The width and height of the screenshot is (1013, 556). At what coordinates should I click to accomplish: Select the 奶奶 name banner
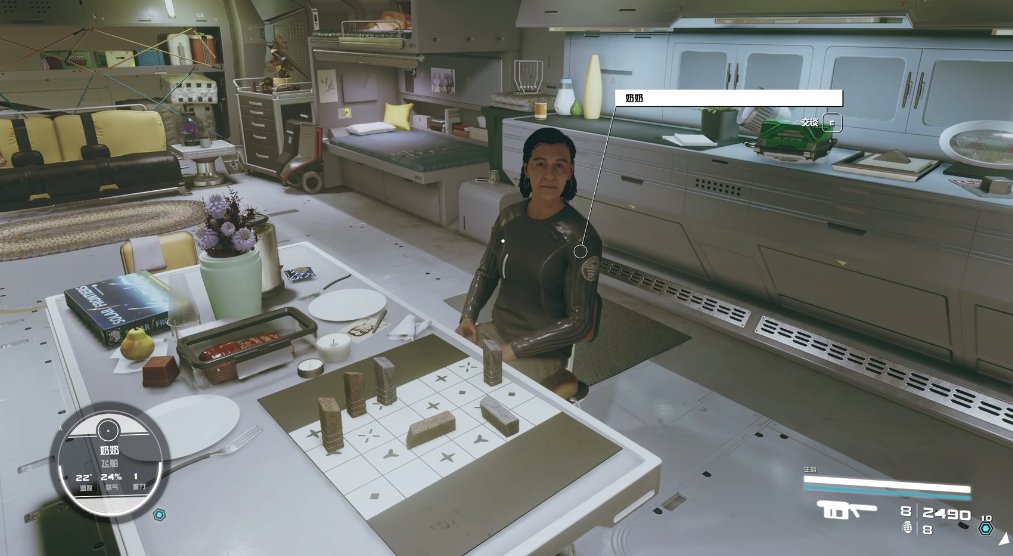(x=727, y=98)
